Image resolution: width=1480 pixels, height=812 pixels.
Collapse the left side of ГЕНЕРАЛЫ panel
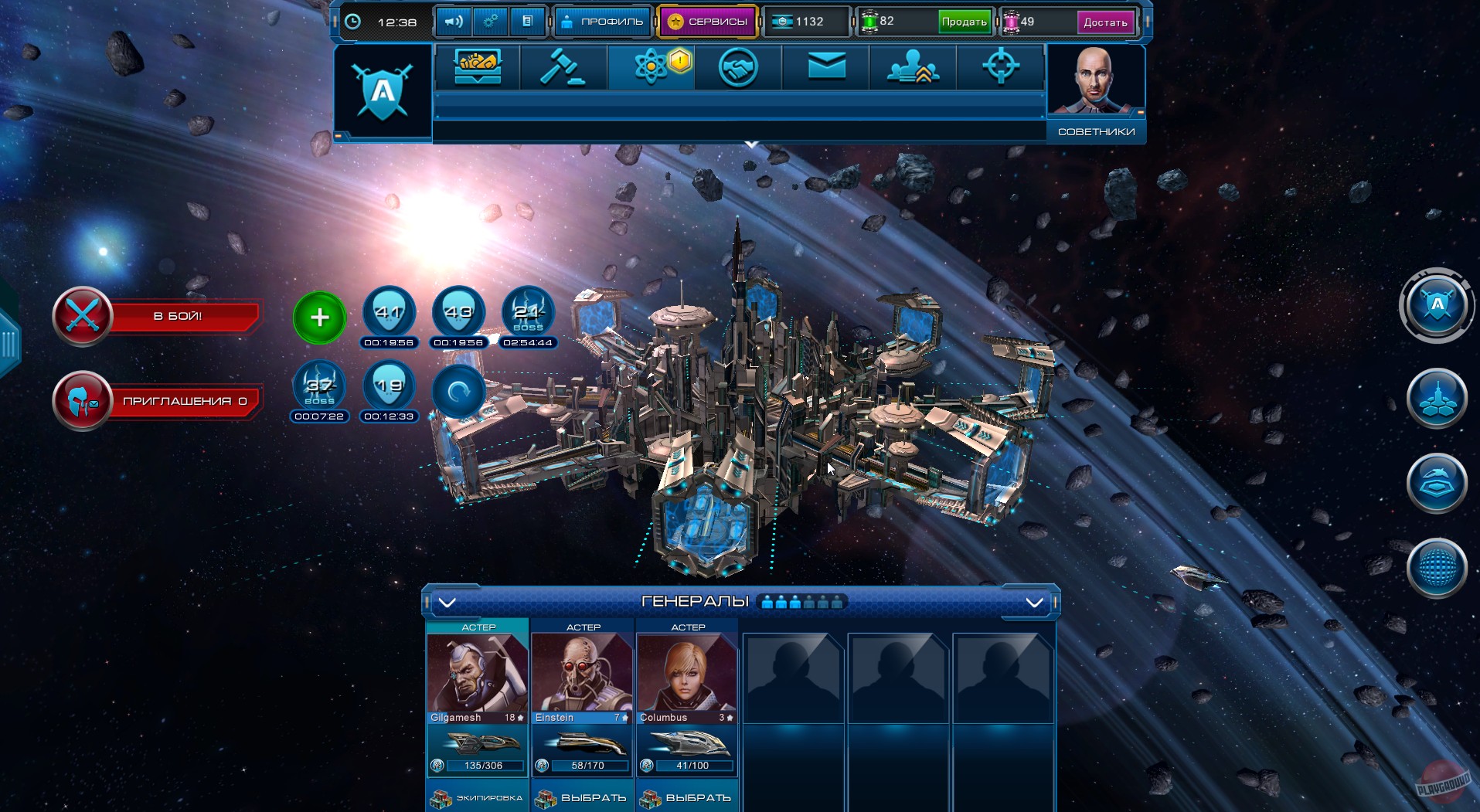(x=445, y=603)
